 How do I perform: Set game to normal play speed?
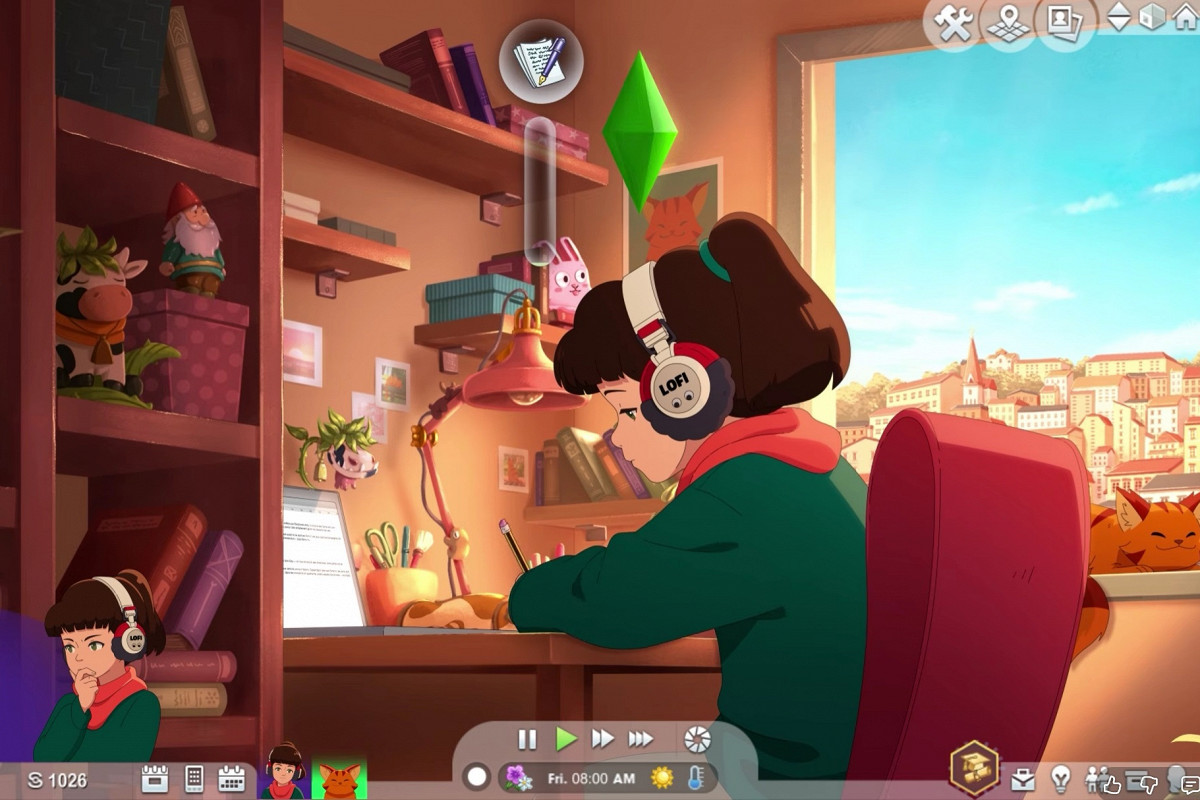pos(566,739)
